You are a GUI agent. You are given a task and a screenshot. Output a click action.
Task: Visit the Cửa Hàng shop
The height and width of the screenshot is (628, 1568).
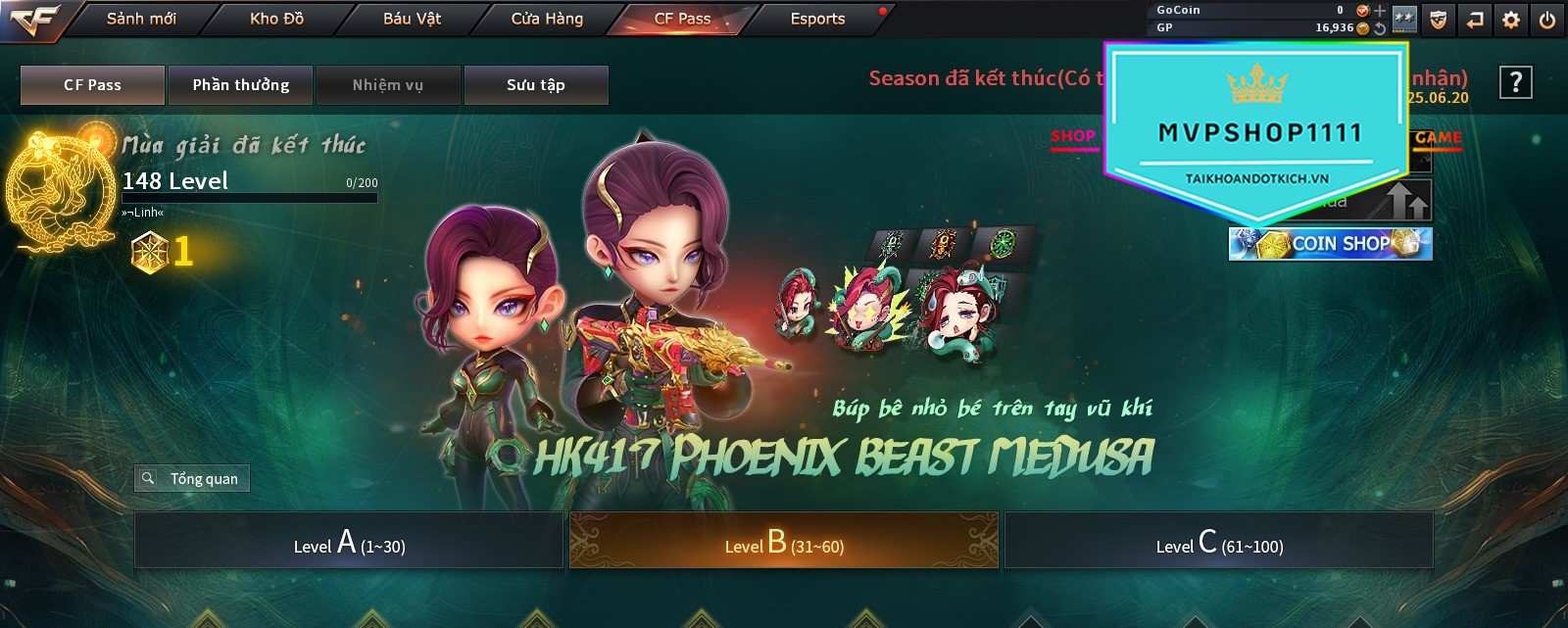(547, 19)
